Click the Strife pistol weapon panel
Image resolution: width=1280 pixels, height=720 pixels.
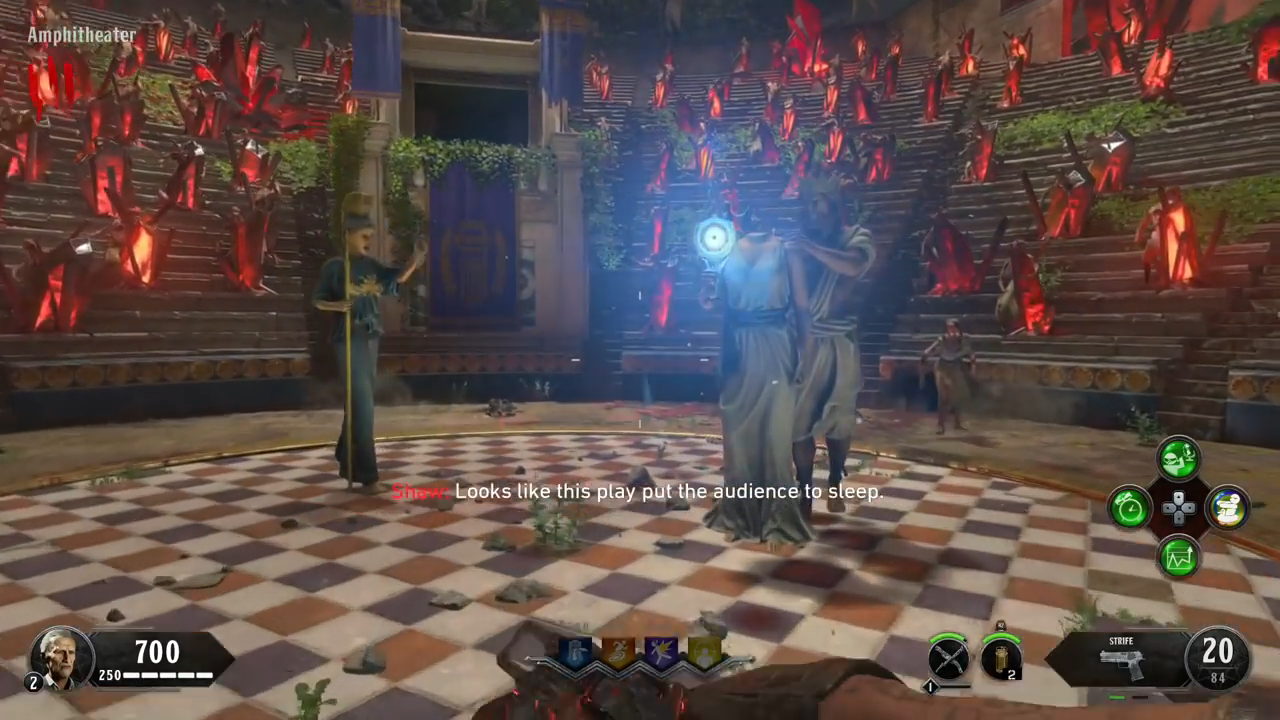(1118, 658)
